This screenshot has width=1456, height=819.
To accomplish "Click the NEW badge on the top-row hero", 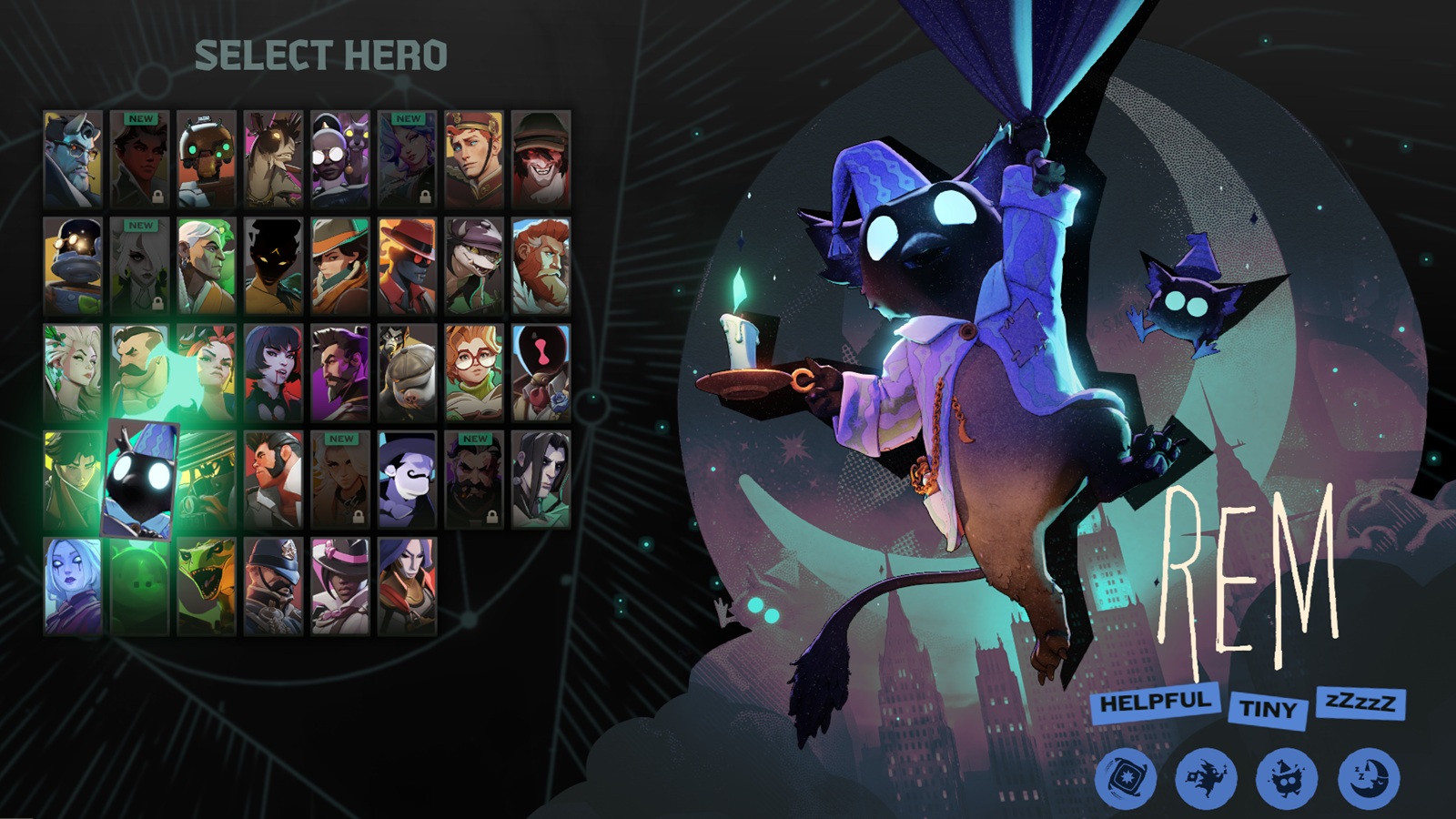I will [x=140, y=119].
